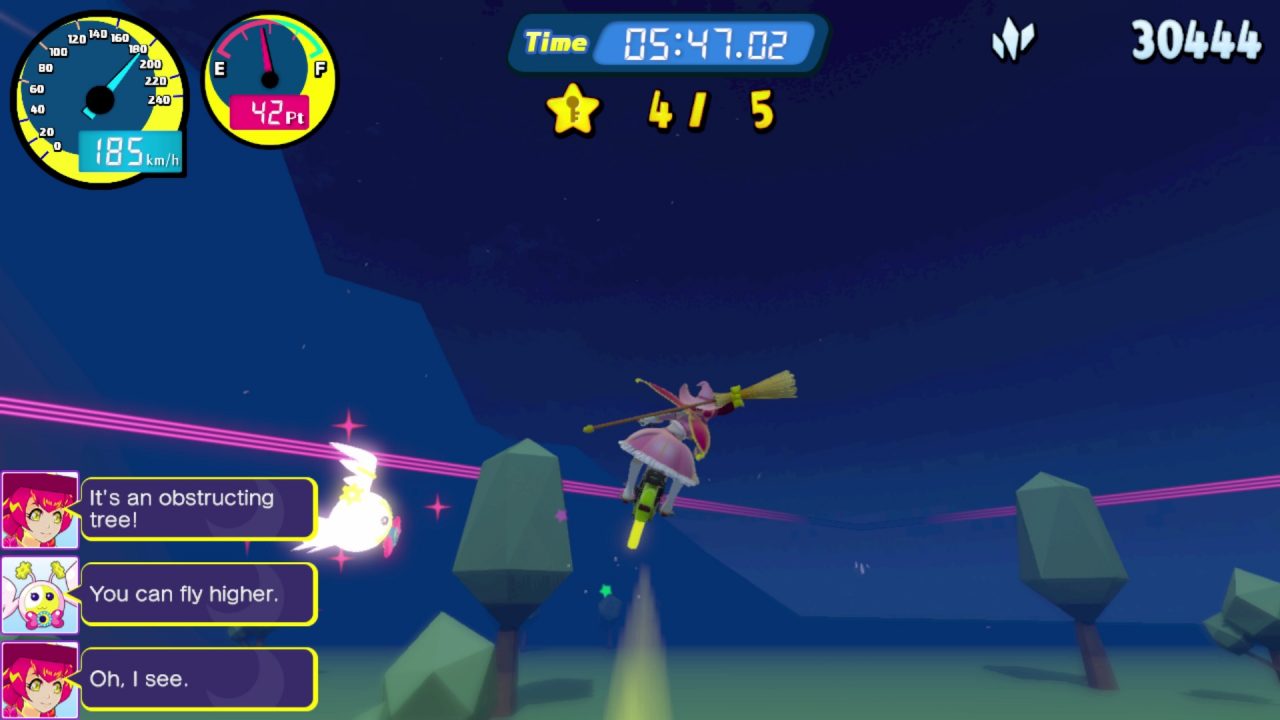Click the white rabbit mascot dialogue portrait
Viewport: 1280px width, 720px height.
coord(40,595)
